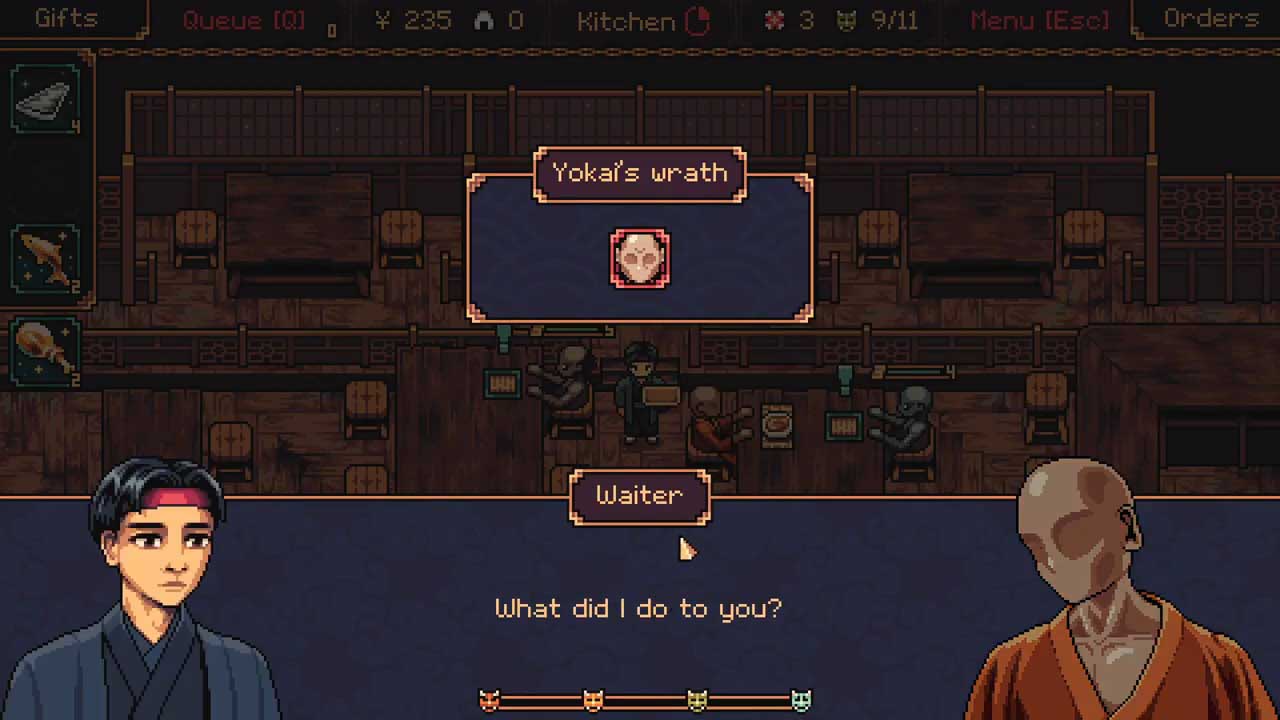The height and width of the screenshot is (720, 1280).
Task: Open the Menu button
Action: 1040,20
